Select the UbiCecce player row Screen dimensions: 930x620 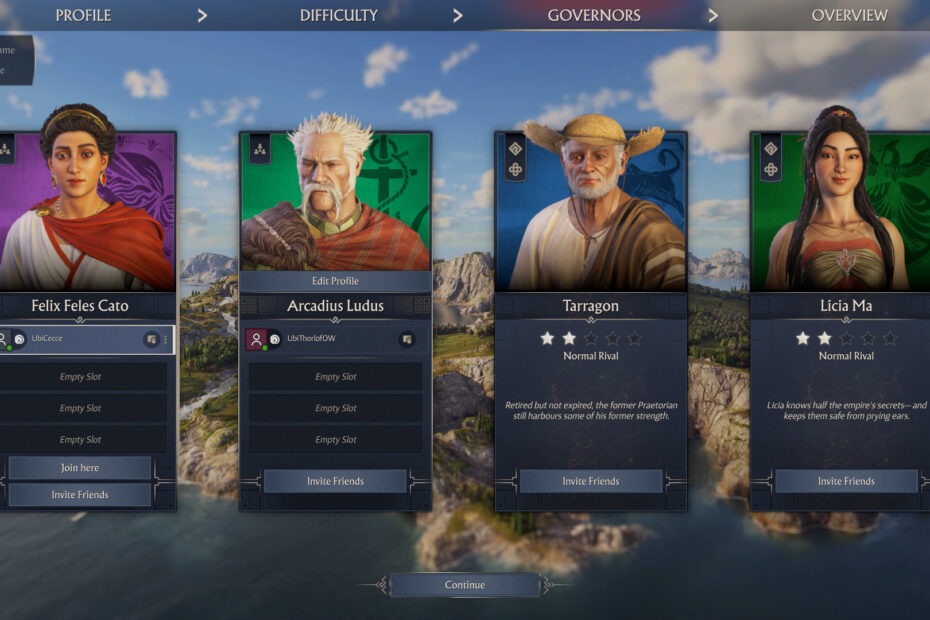[80, 340]
